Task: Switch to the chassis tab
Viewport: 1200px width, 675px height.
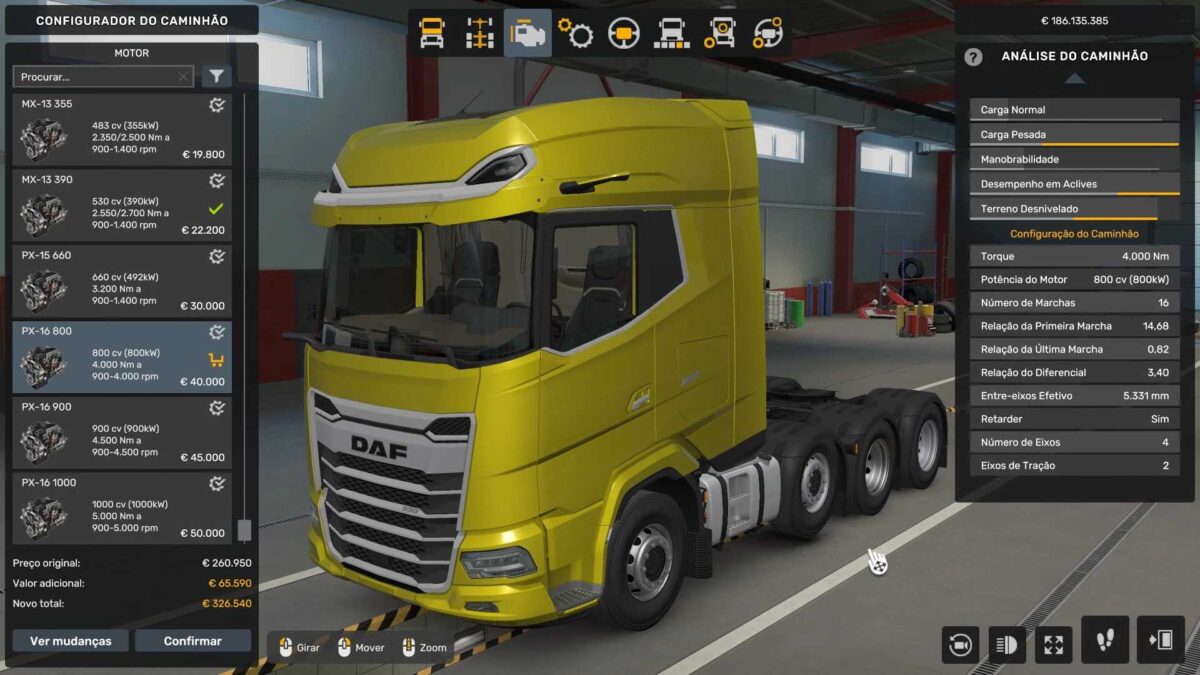Action: click(480, 33)
